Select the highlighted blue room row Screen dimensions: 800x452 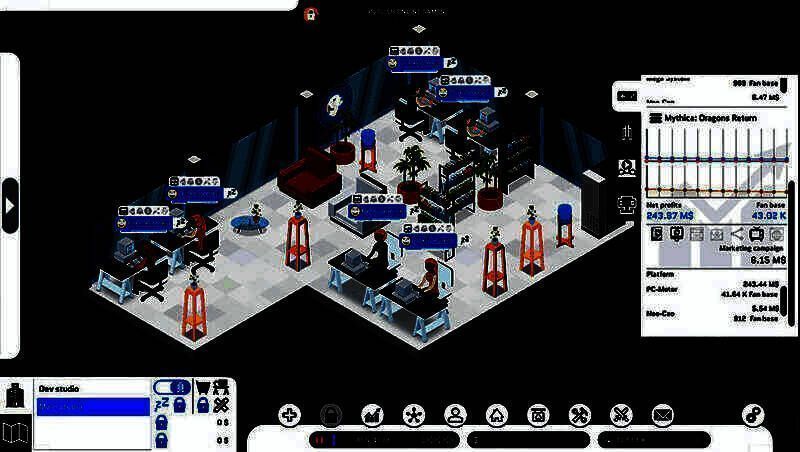pyautogui.click(x=92, y=407)
